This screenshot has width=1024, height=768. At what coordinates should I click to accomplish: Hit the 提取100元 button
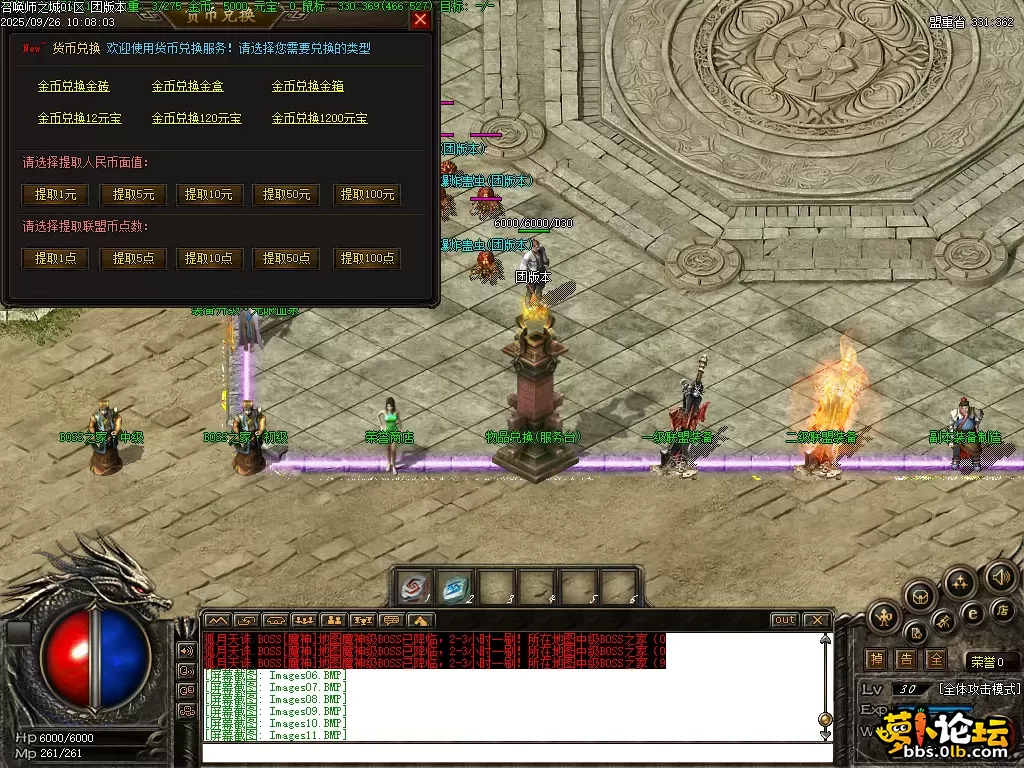(x=367, y=195)
